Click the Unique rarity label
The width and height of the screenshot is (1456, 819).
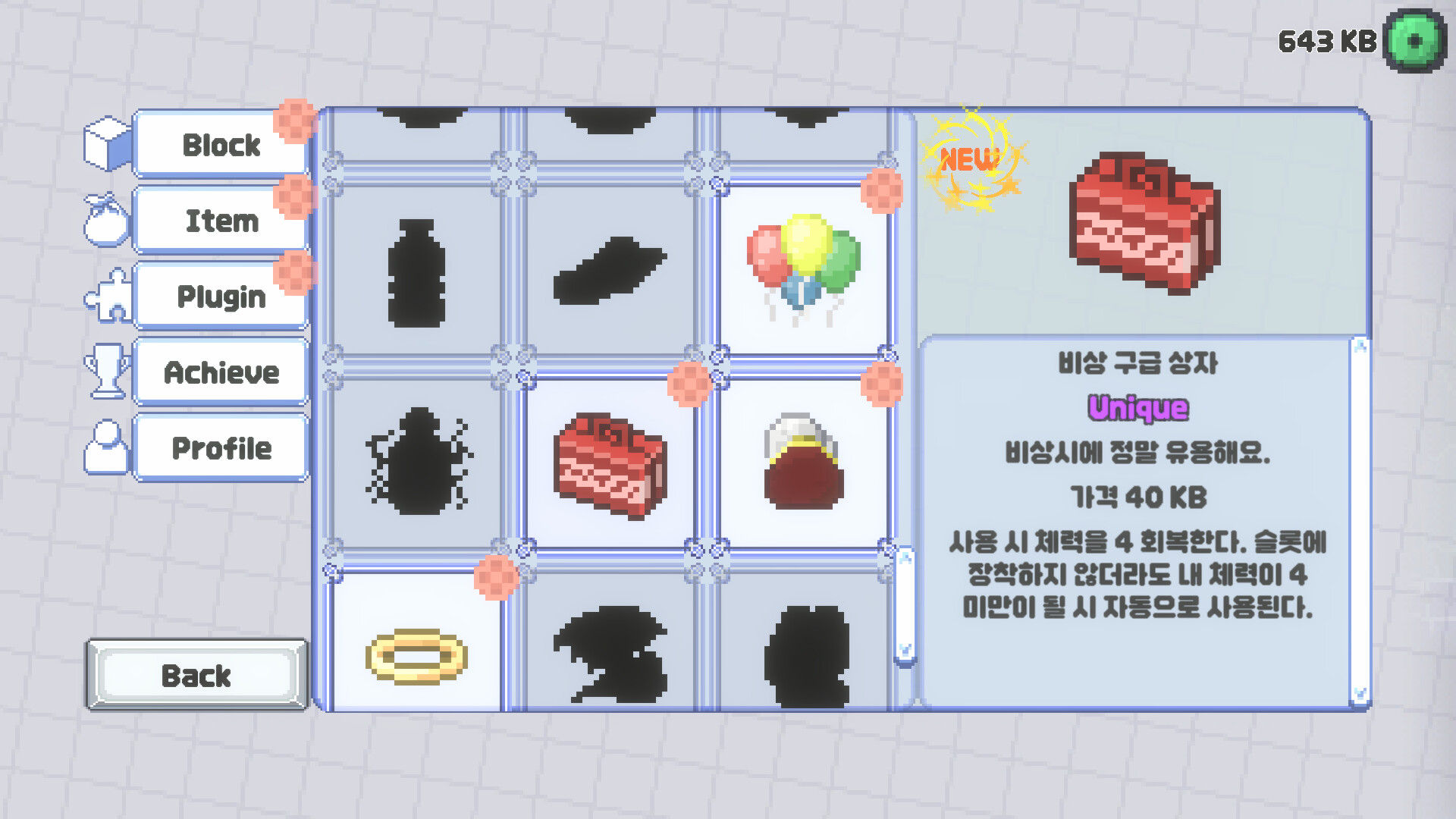tap(1137, 407)
